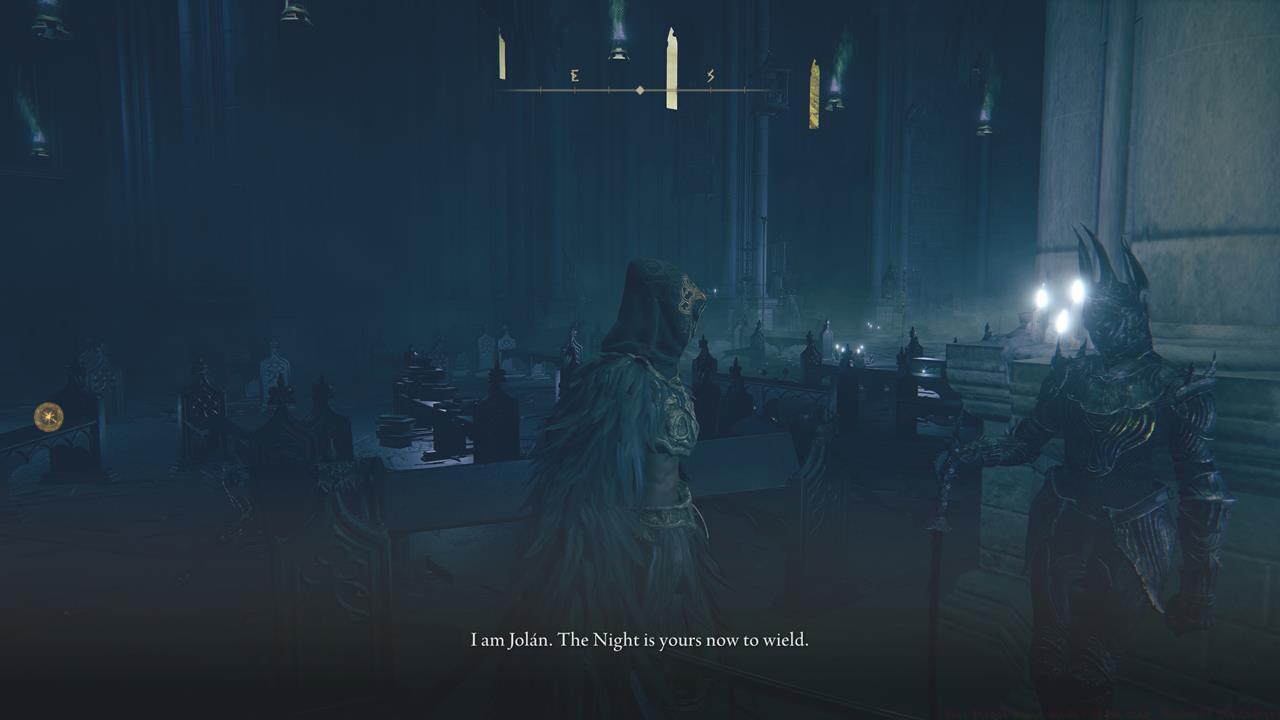Select the East rune marker on the compass
Viewport: 1280px width, 720px height.
pos(574,76)
